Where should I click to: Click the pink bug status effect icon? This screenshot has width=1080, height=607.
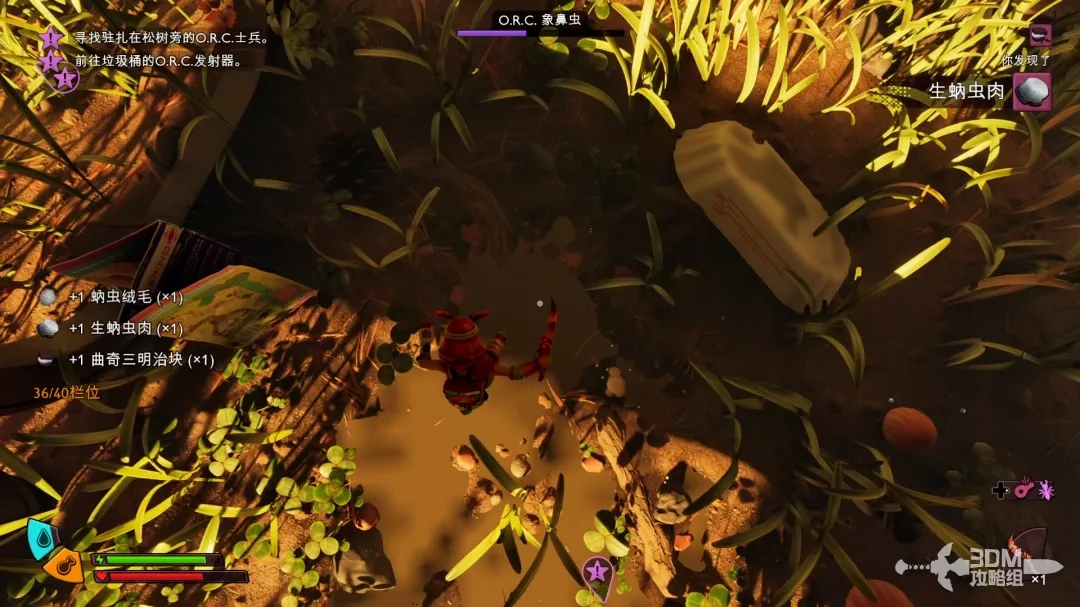click(x=1046, y=490)
